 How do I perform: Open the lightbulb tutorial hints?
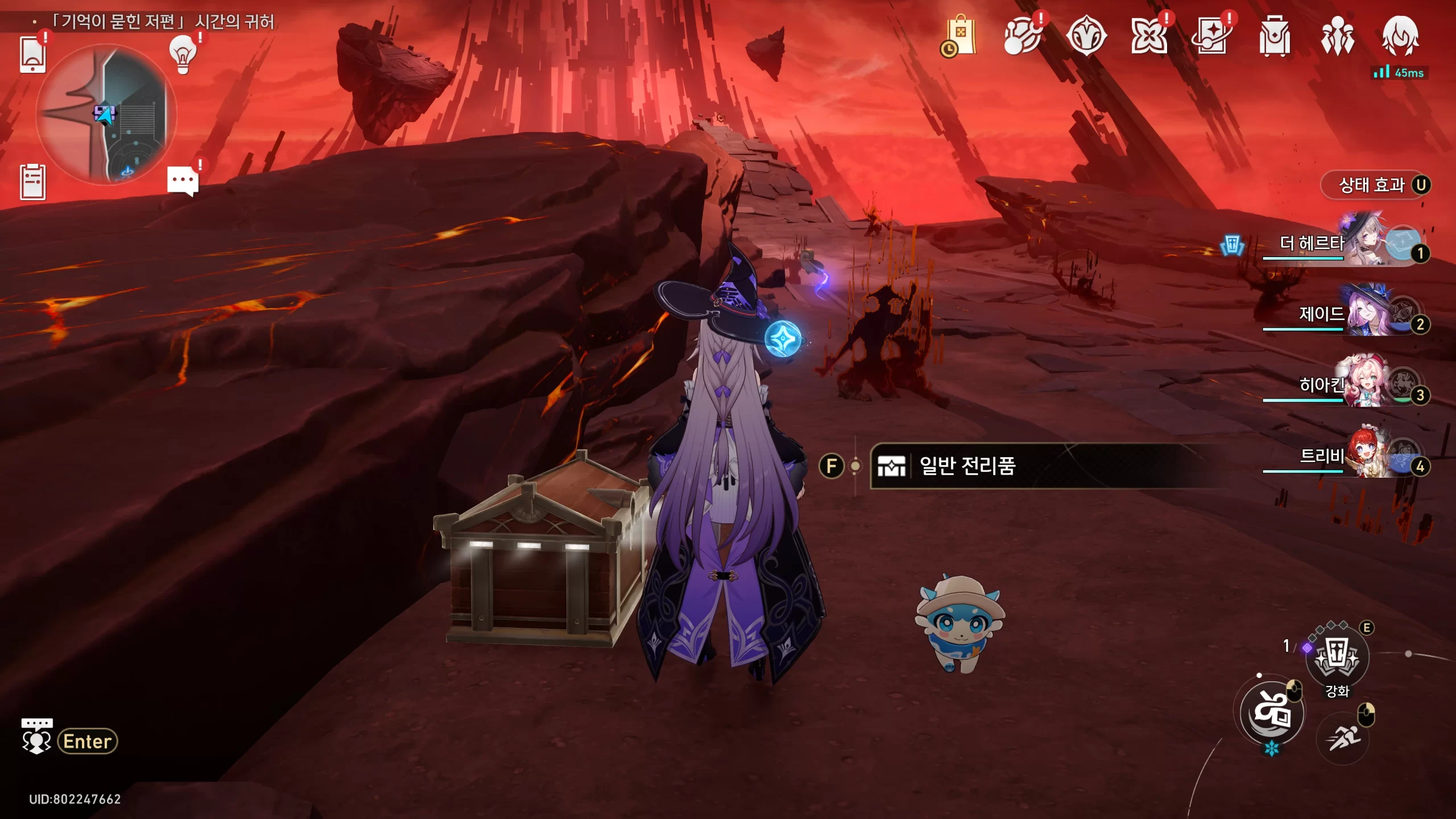click(x=183, y=54)
